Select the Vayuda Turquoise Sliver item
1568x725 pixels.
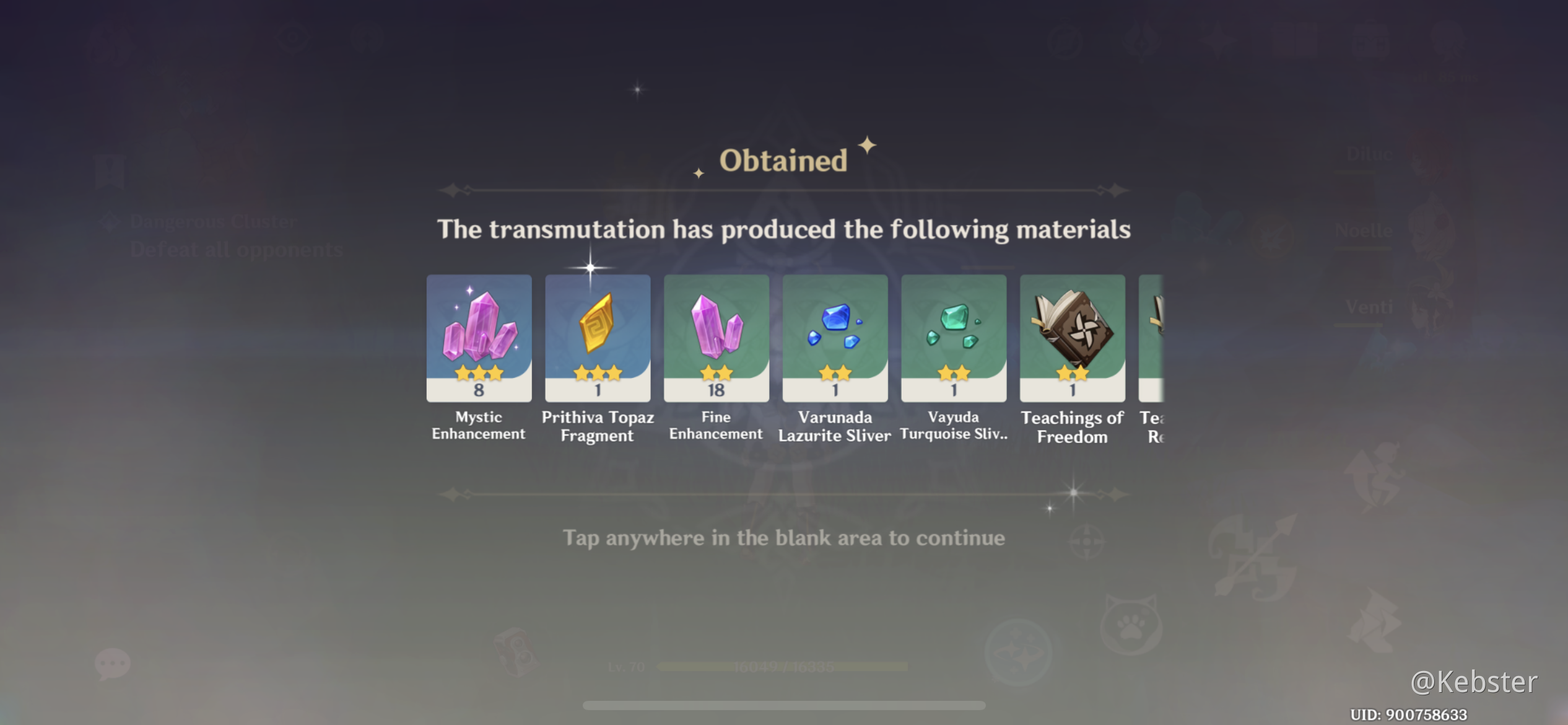tap(953, 338)
